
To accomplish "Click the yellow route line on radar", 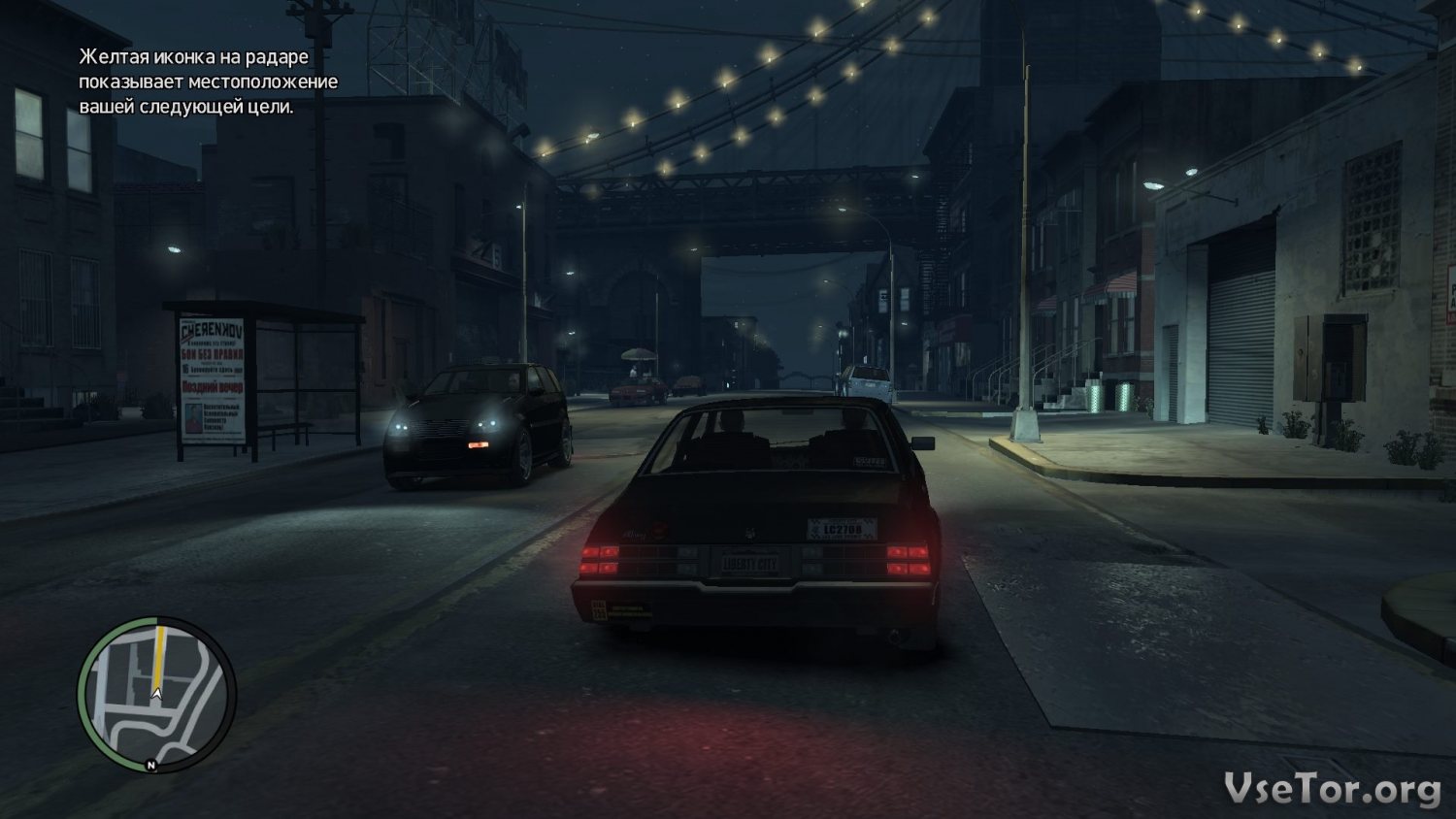I will click(158, 655).
